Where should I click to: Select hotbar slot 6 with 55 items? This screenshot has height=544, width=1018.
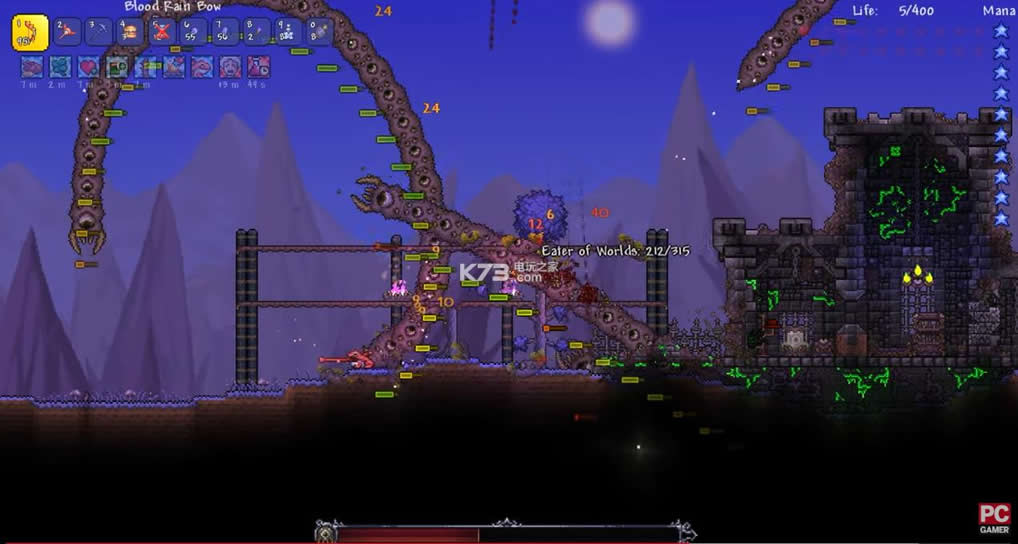(x=194, y=32)
